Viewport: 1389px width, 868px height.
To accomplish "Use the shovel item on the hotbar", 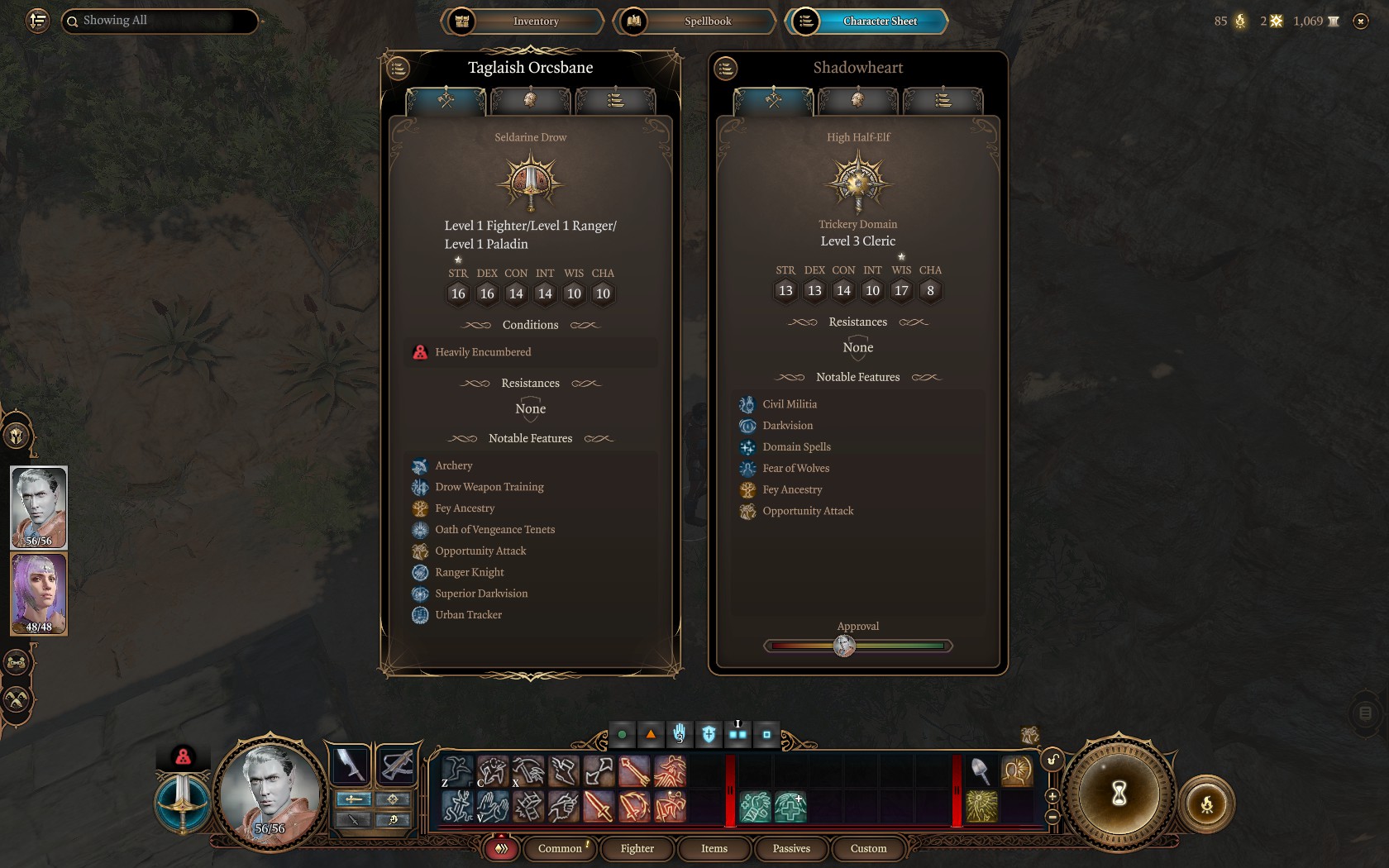I will pyautogui.click(x=980, y=771).
